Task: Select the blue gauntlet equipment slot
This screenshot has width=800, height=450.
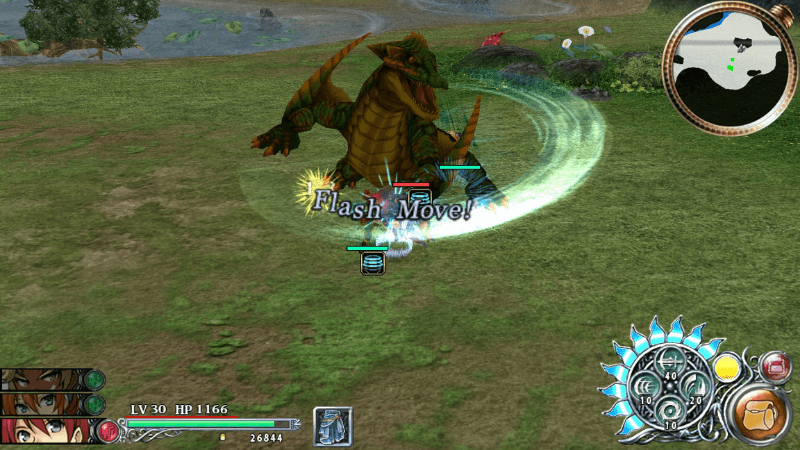Action: [x=332, y=425]
